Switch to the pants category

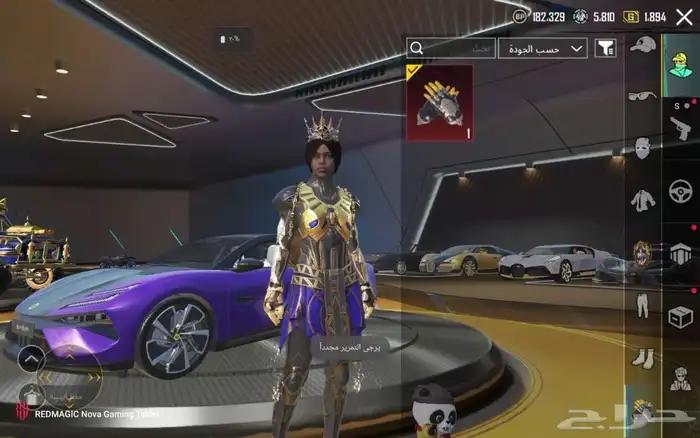643,303
